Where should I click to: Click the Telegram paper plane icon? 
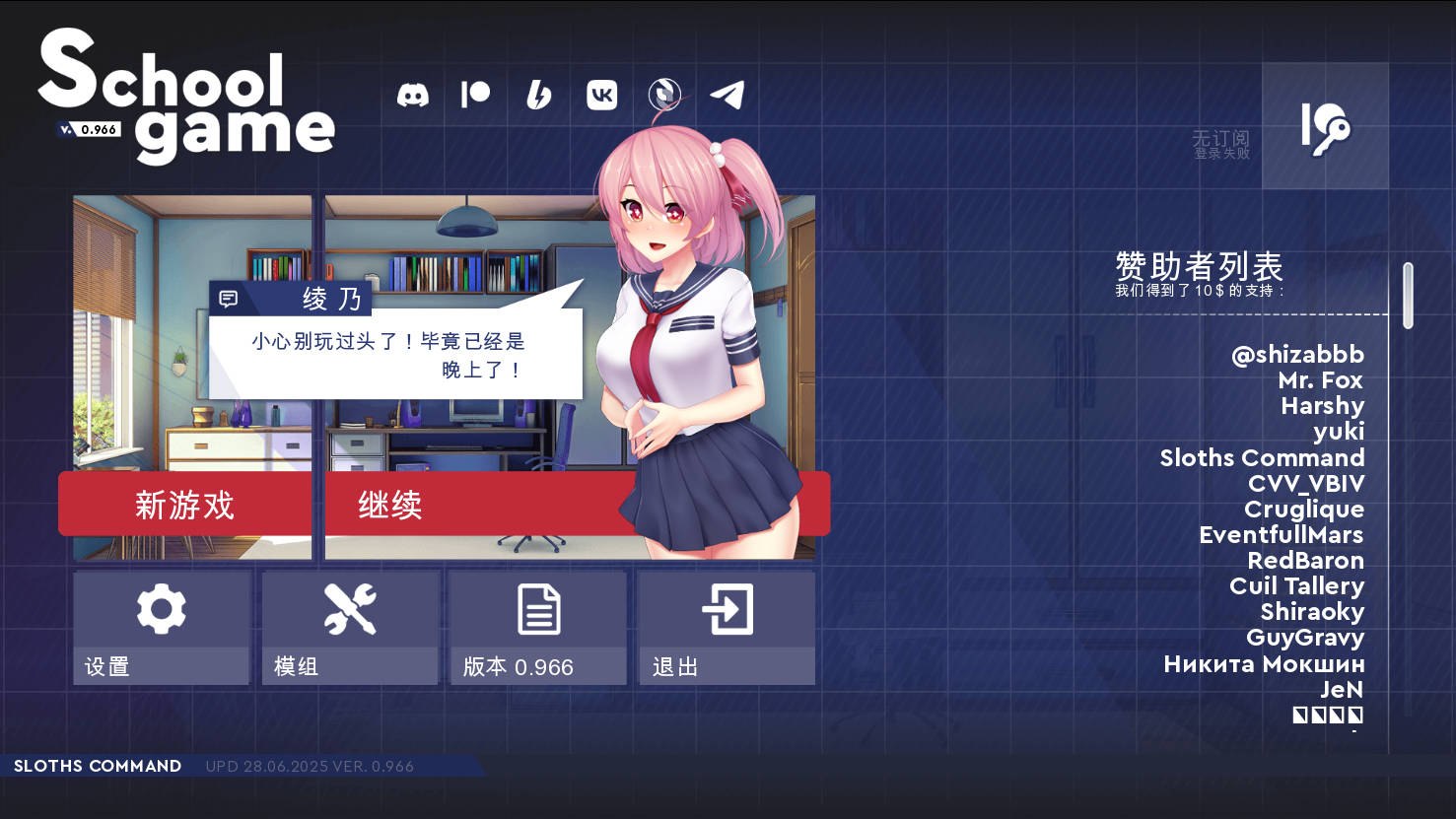coord(728,96)
